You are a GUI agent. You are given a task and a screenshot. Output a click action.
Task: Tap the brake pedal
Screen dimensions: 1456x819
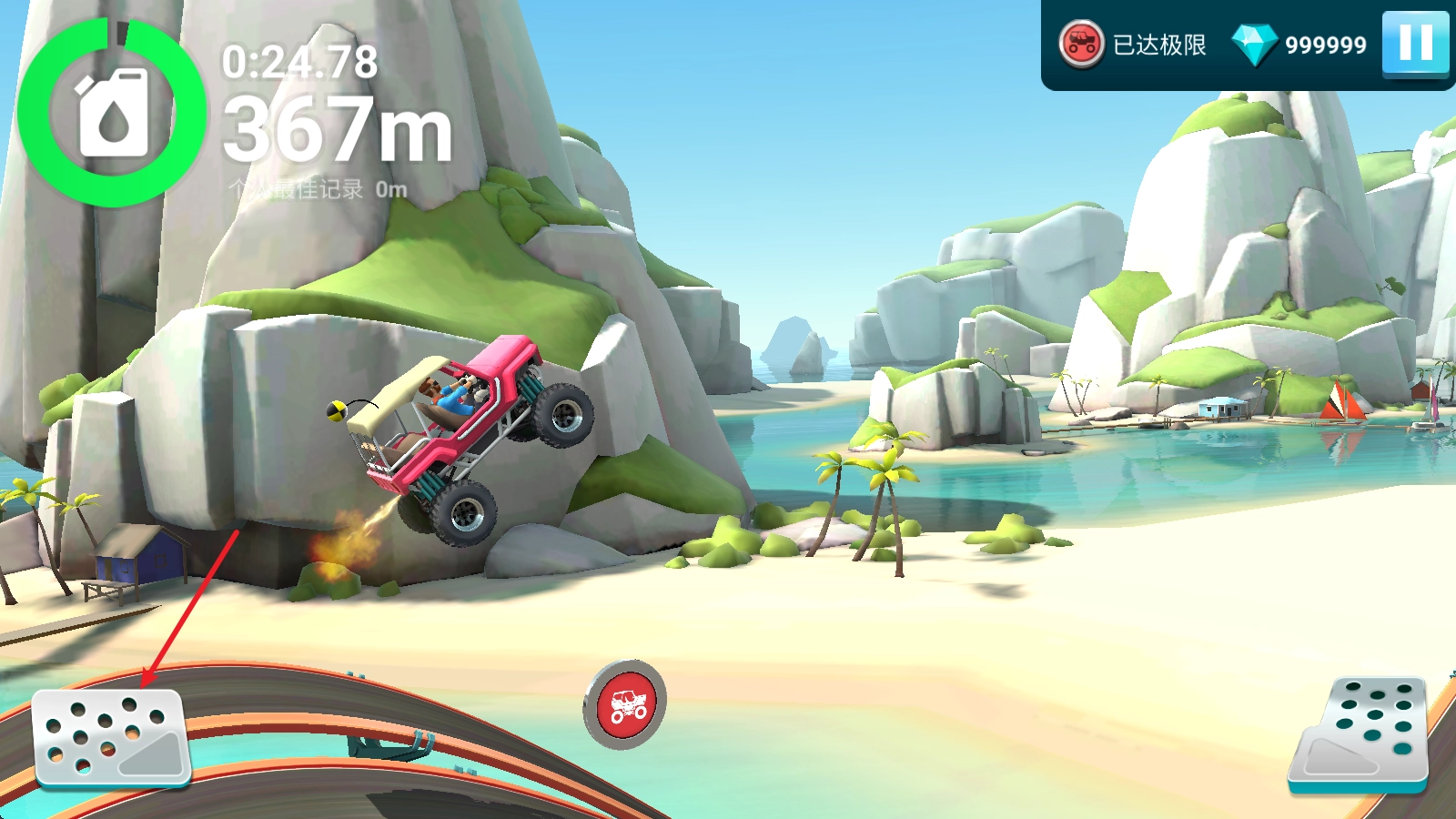pyautogui.click(x=110, y=737)
